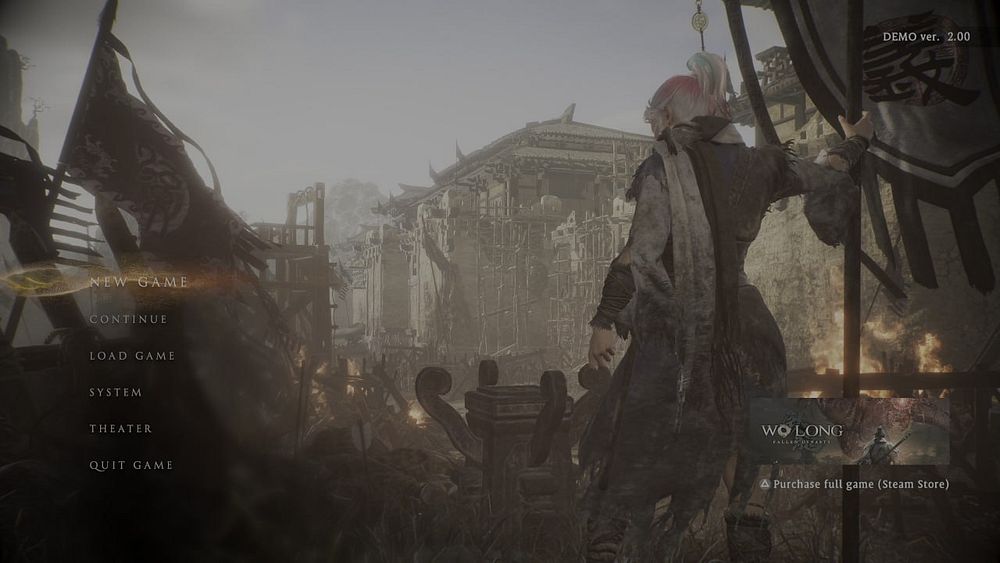Click the Wo Long Fallen Dynasty banner
Viewport: 1000px width, 563px height.
[849, 431]
